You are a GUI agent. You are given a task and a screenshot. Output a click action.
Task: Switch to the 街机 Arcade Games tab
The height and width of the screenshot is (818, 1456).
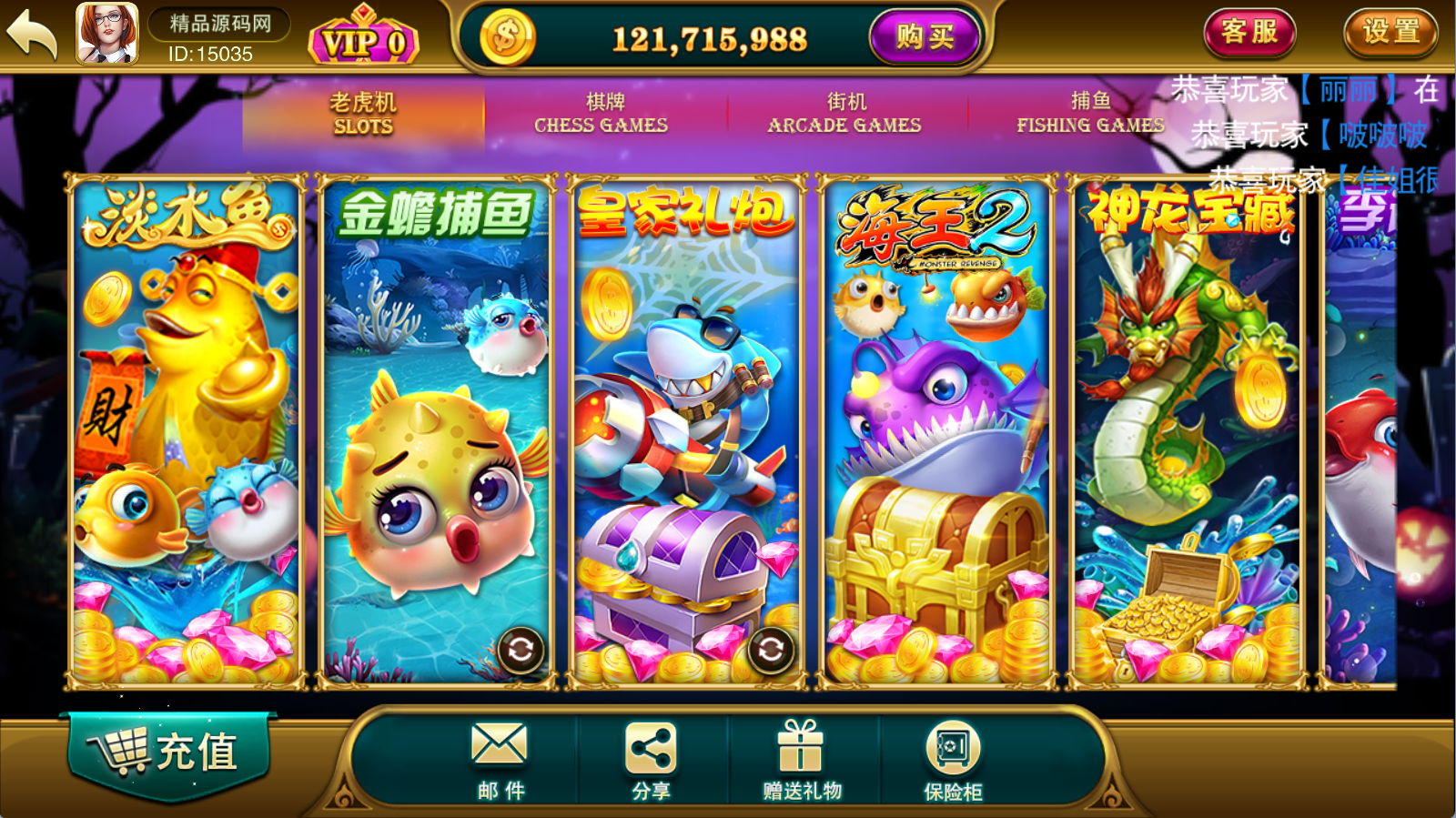point(844,114)
